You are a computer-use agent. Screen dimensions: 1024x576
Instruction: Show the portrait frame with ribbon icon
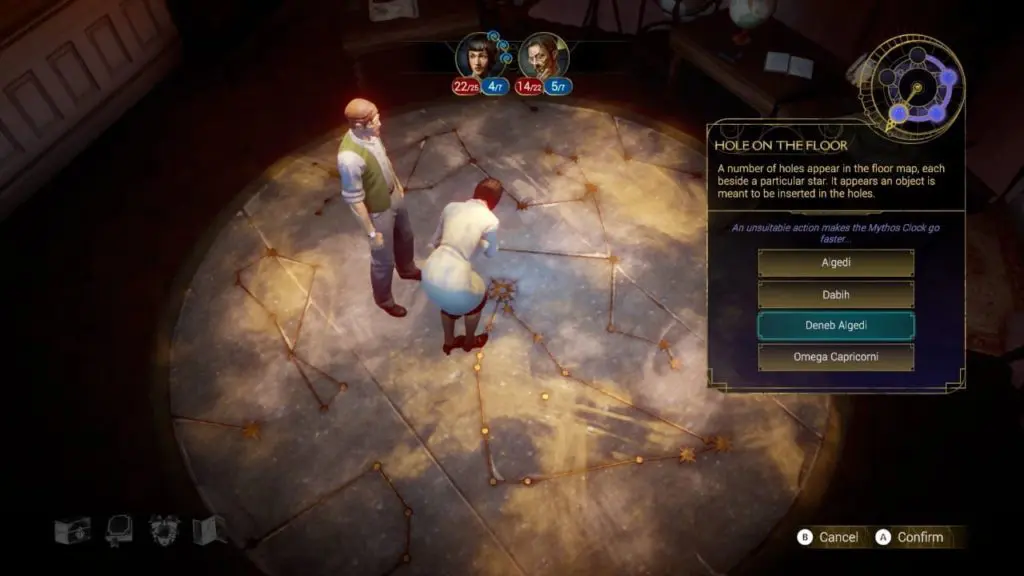pos(119,529)
